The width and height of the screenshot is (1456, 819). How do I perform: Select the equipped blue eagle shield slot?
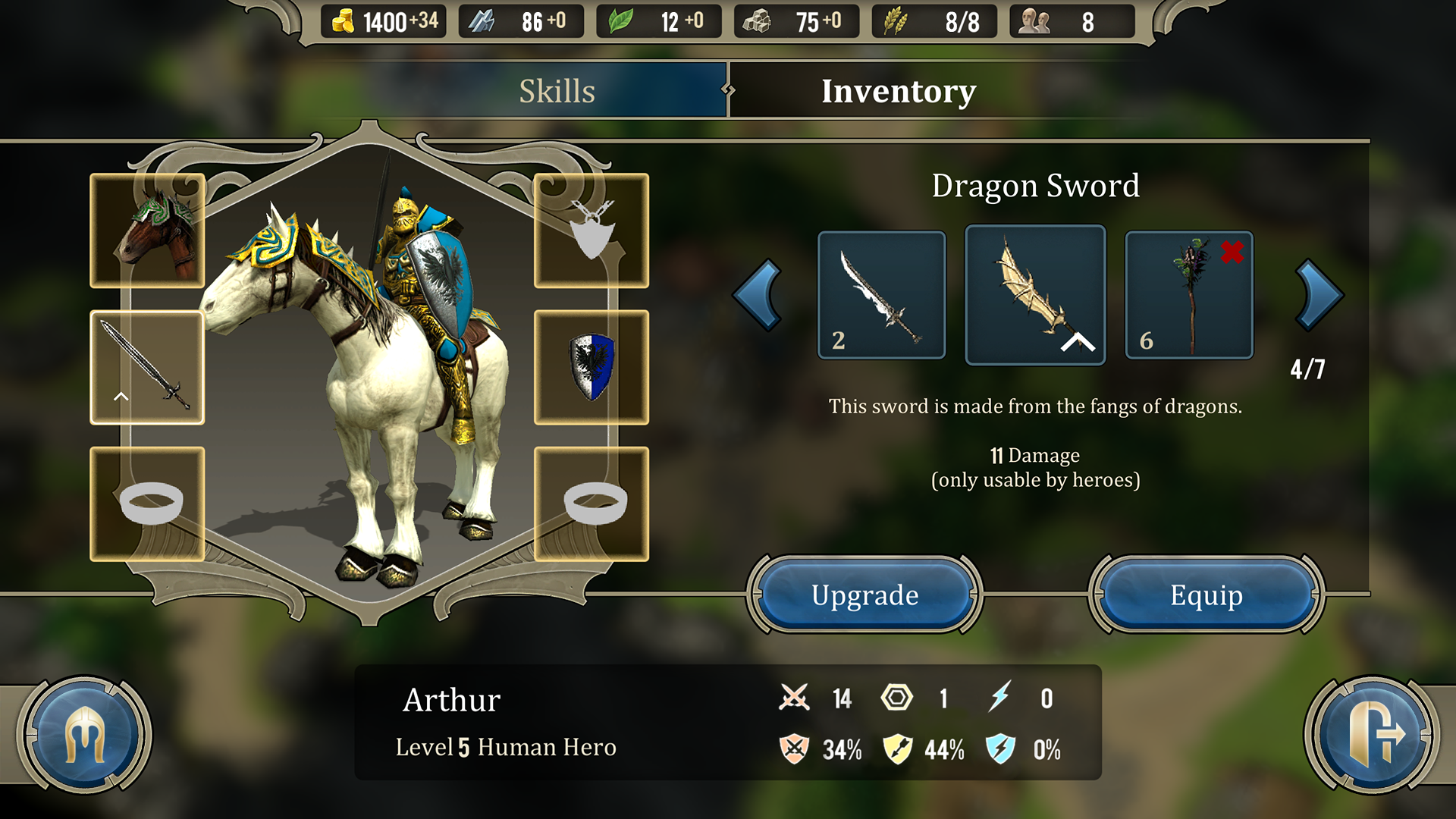[x=591, y=367]
